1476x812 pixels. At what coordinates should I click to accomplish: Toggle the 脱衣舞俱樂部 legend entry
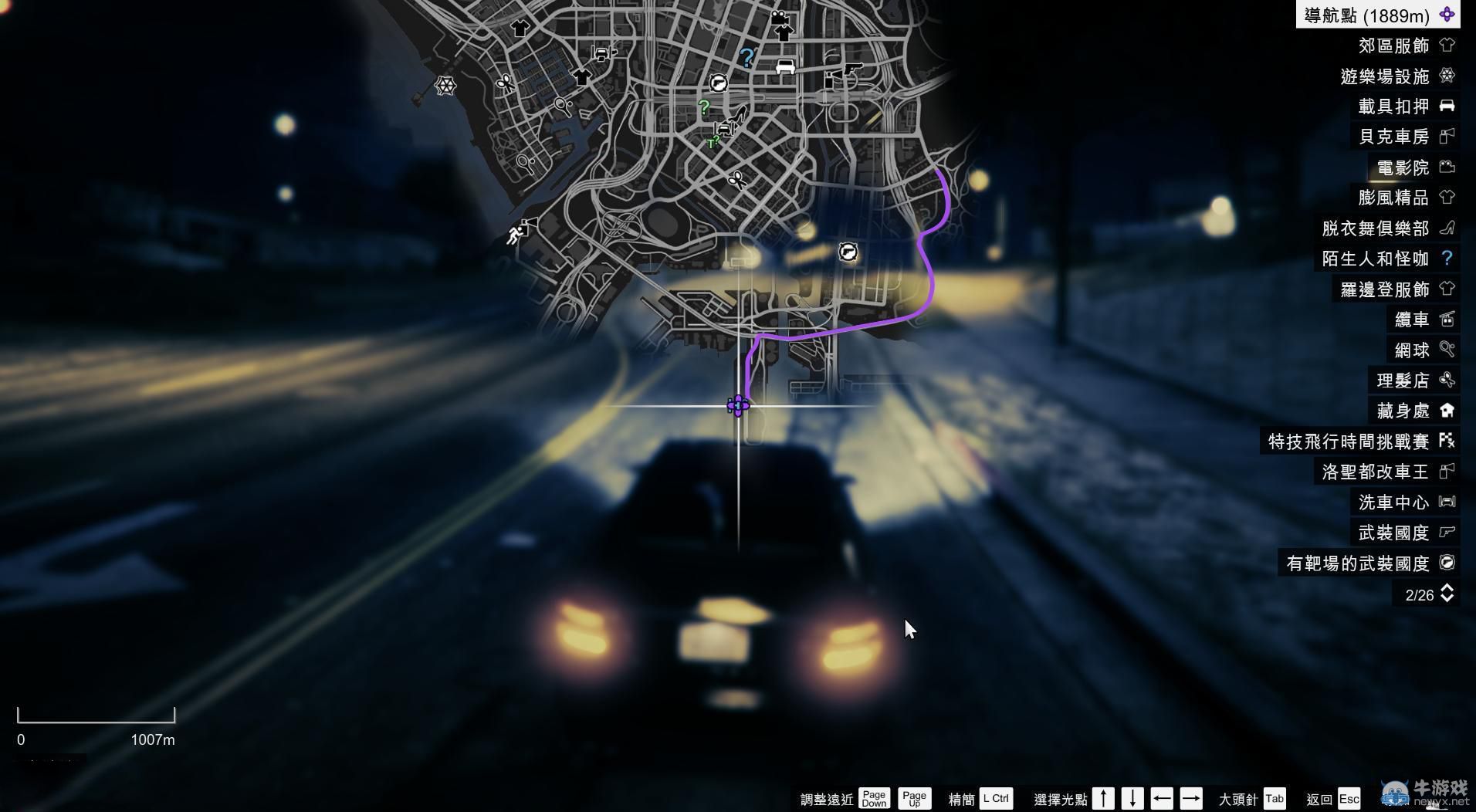(1374, 228)
